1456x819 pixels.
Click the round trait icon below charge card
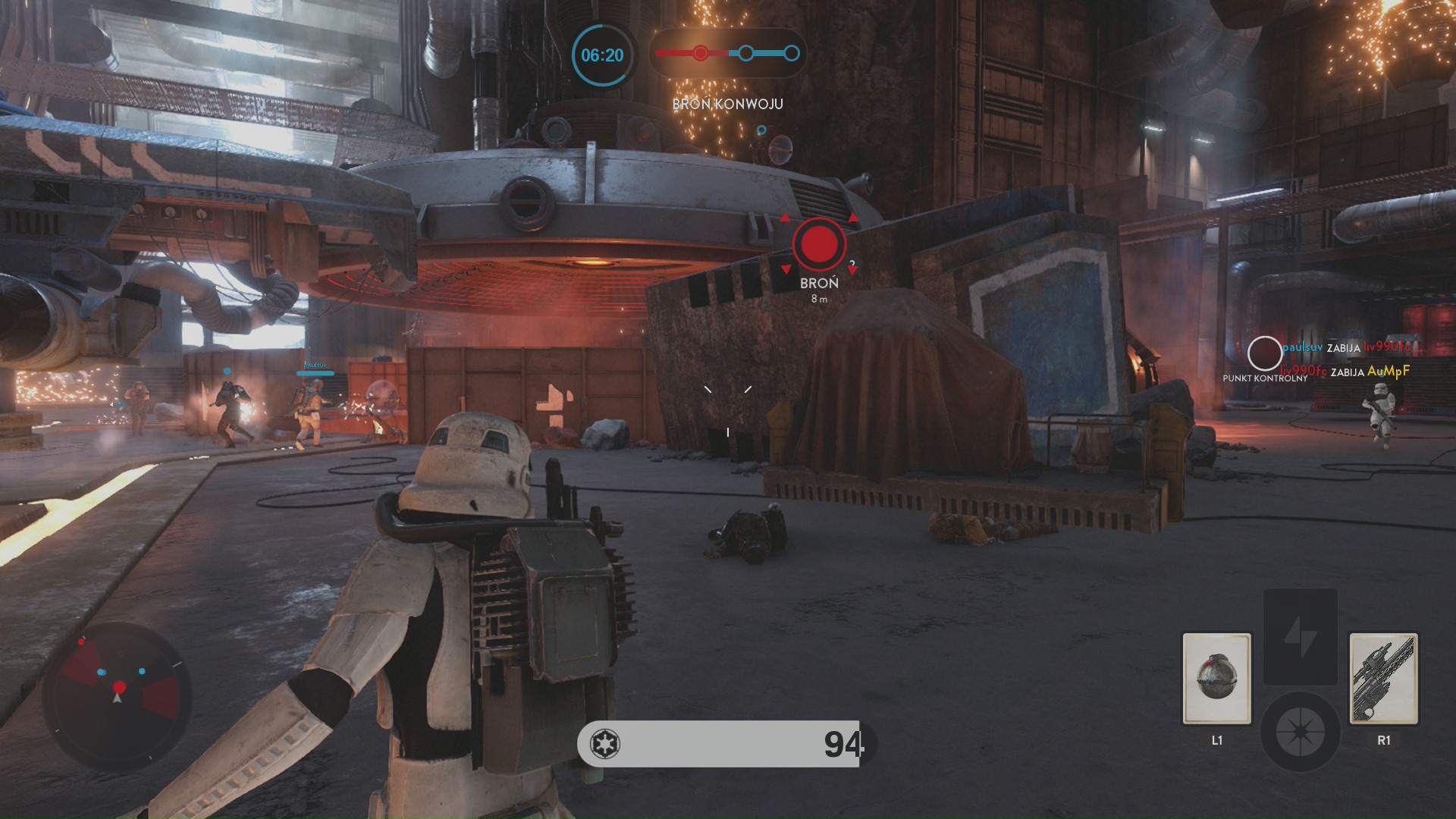(x=1300, y=732)
